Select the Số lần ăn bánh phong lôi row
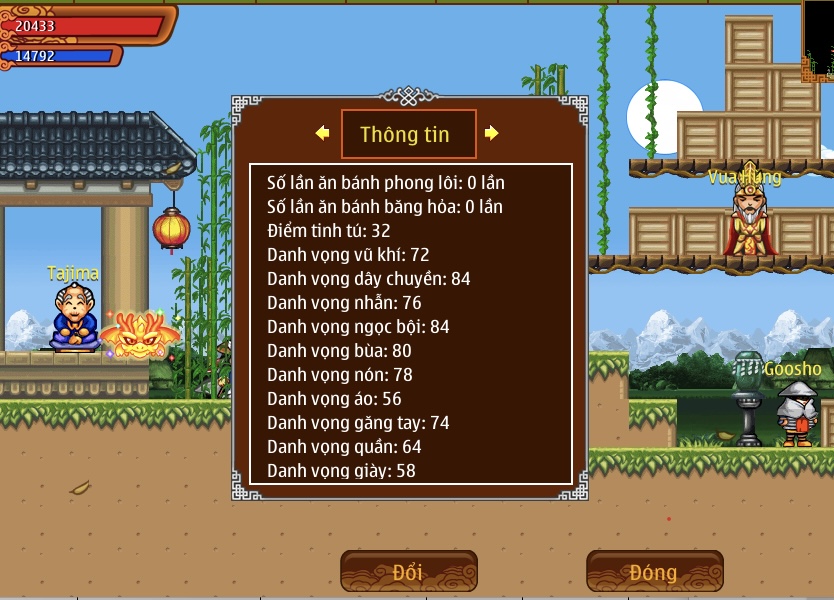834x600 pixels. coord(386,183)
